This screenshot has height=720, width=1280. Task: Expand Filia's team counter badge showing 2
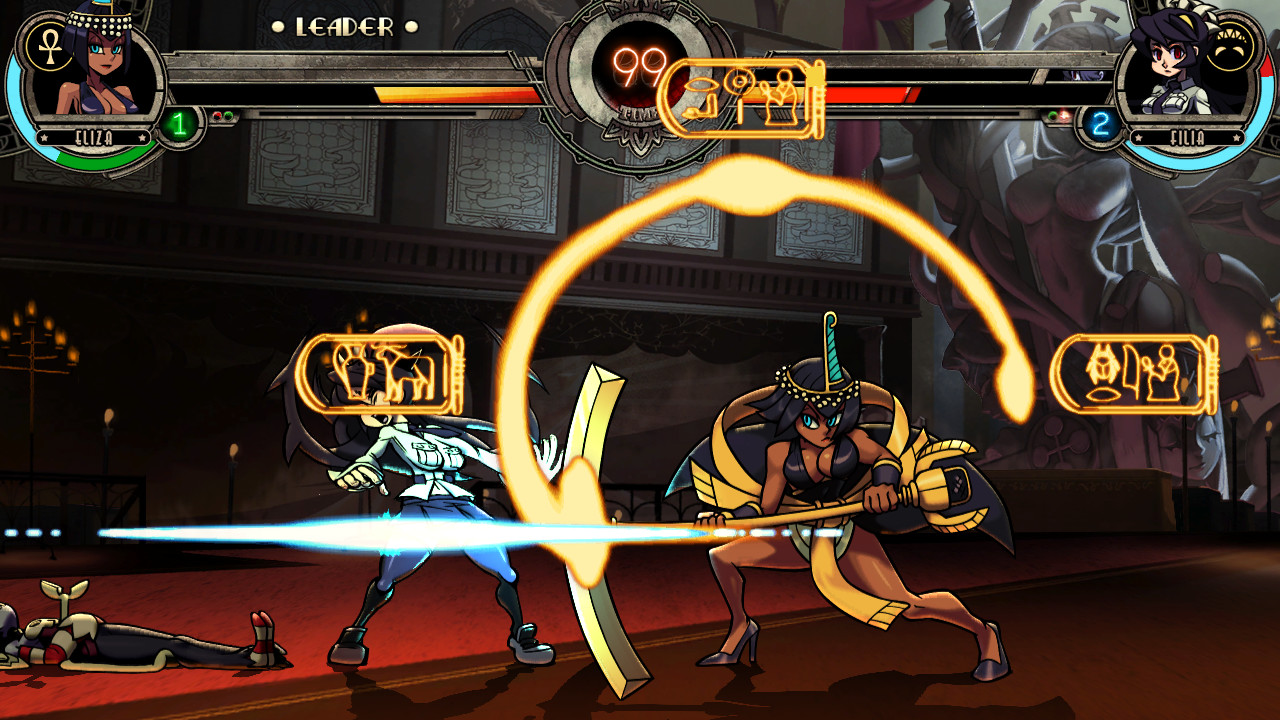coord(1098,122)
